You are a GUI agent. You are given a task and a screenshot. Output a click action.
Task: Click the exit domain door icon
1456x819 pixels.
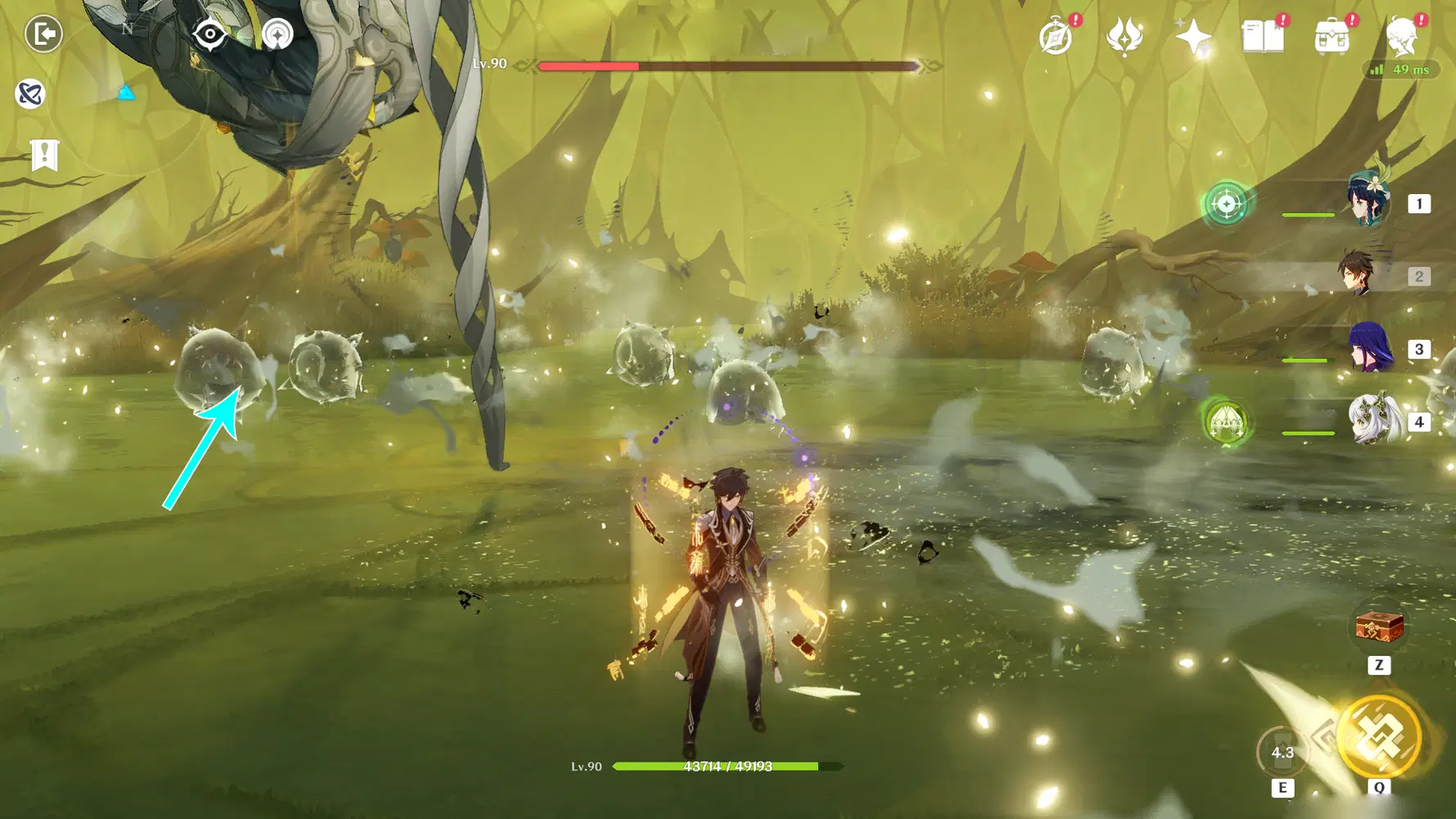tap(43, 34)
